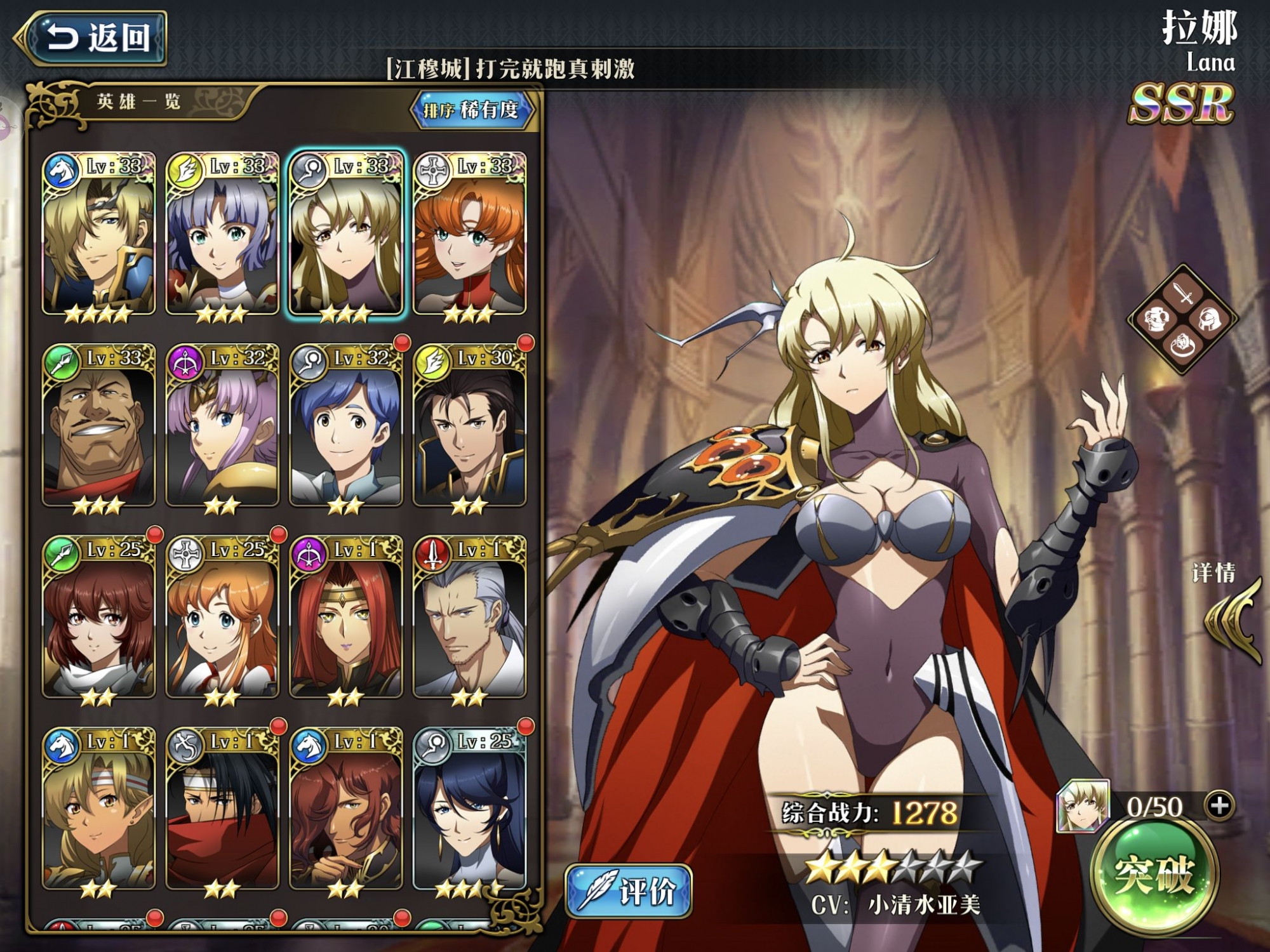The image size is (1270, 952).
Task: Select the red-scarfed black-haired assassin hero
Action: [222, 810]
